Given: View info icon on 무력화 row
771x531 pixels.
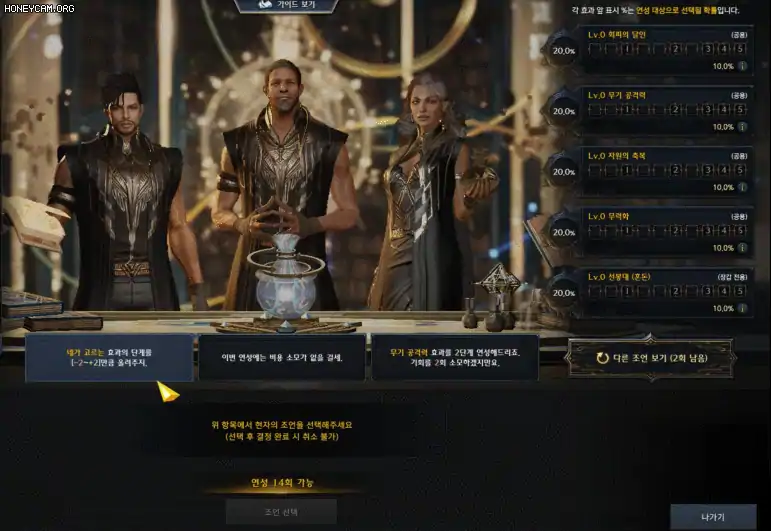Looking at the screenshot, I should click(743, 248).
